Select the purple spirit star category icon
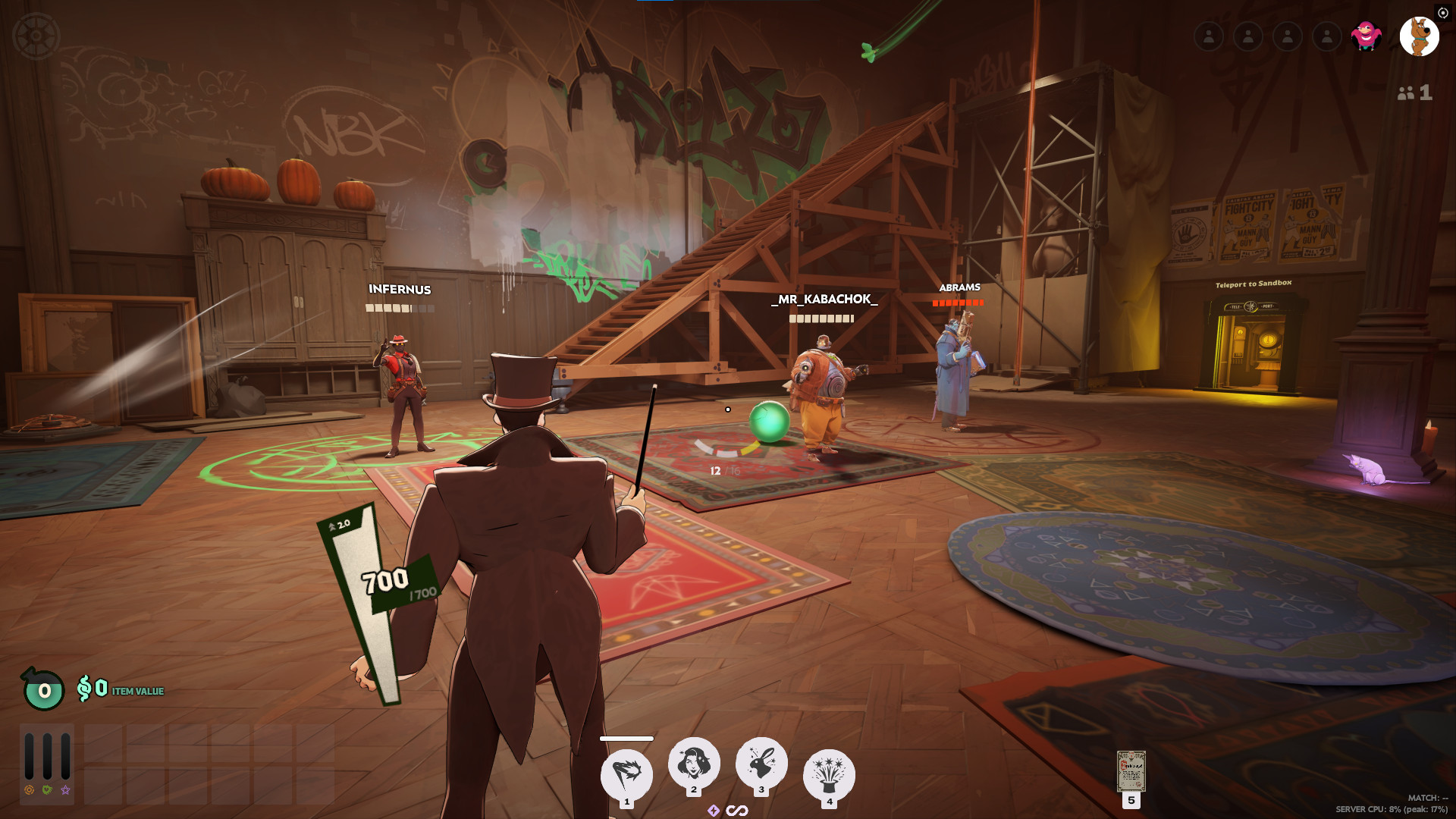Screen dimensions: 1456x819 click(66, 790)
